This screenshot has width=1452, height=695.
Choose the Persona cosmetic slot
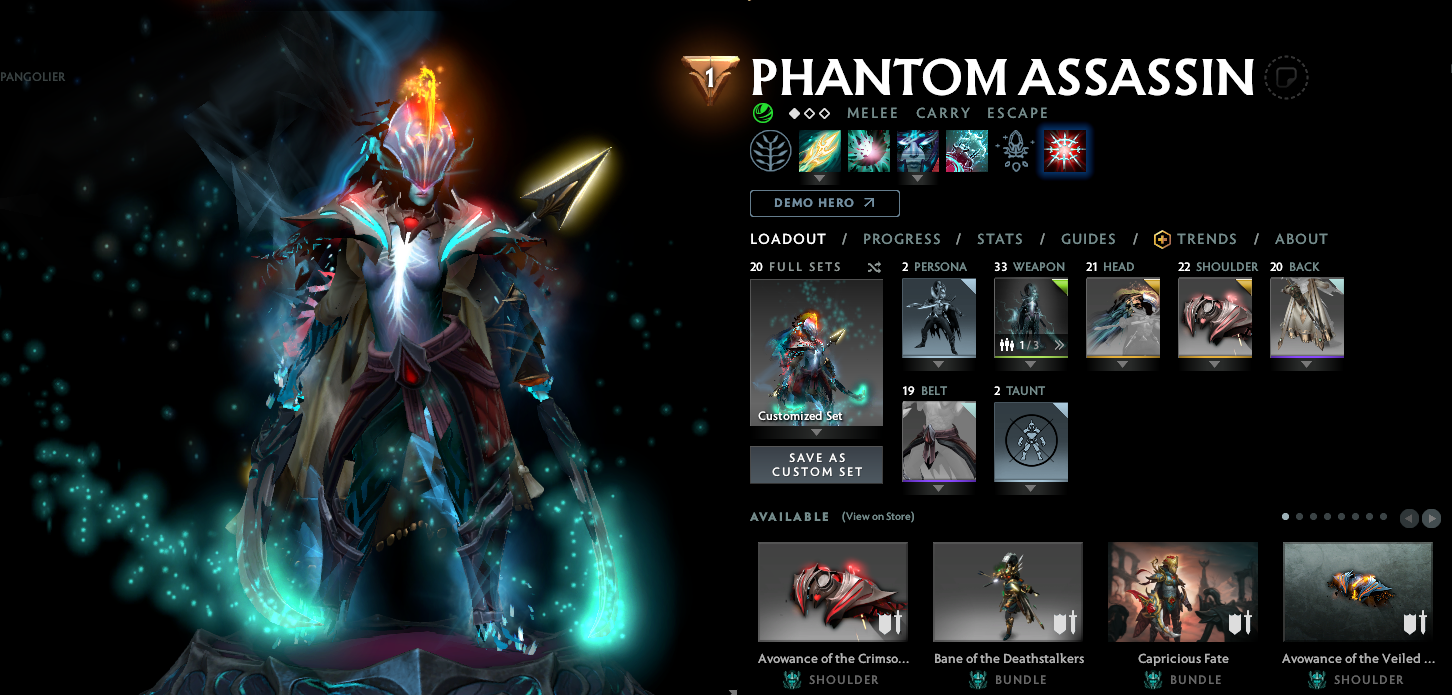click(x=938, y=317)
